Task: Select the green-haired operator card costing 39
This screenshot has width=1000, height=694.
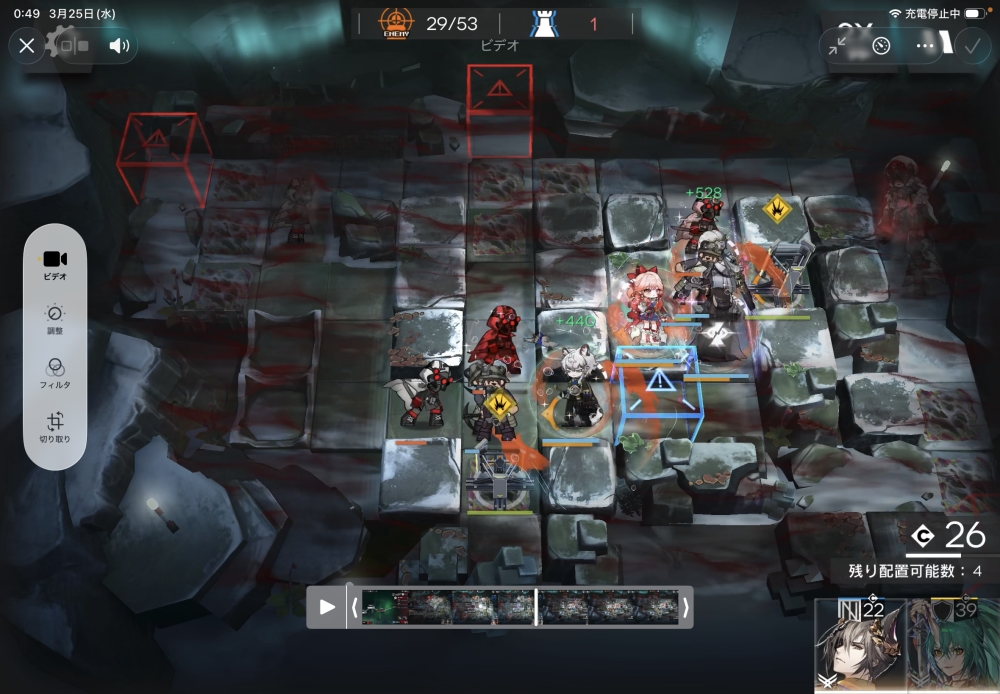Action: tap(954, 646)
